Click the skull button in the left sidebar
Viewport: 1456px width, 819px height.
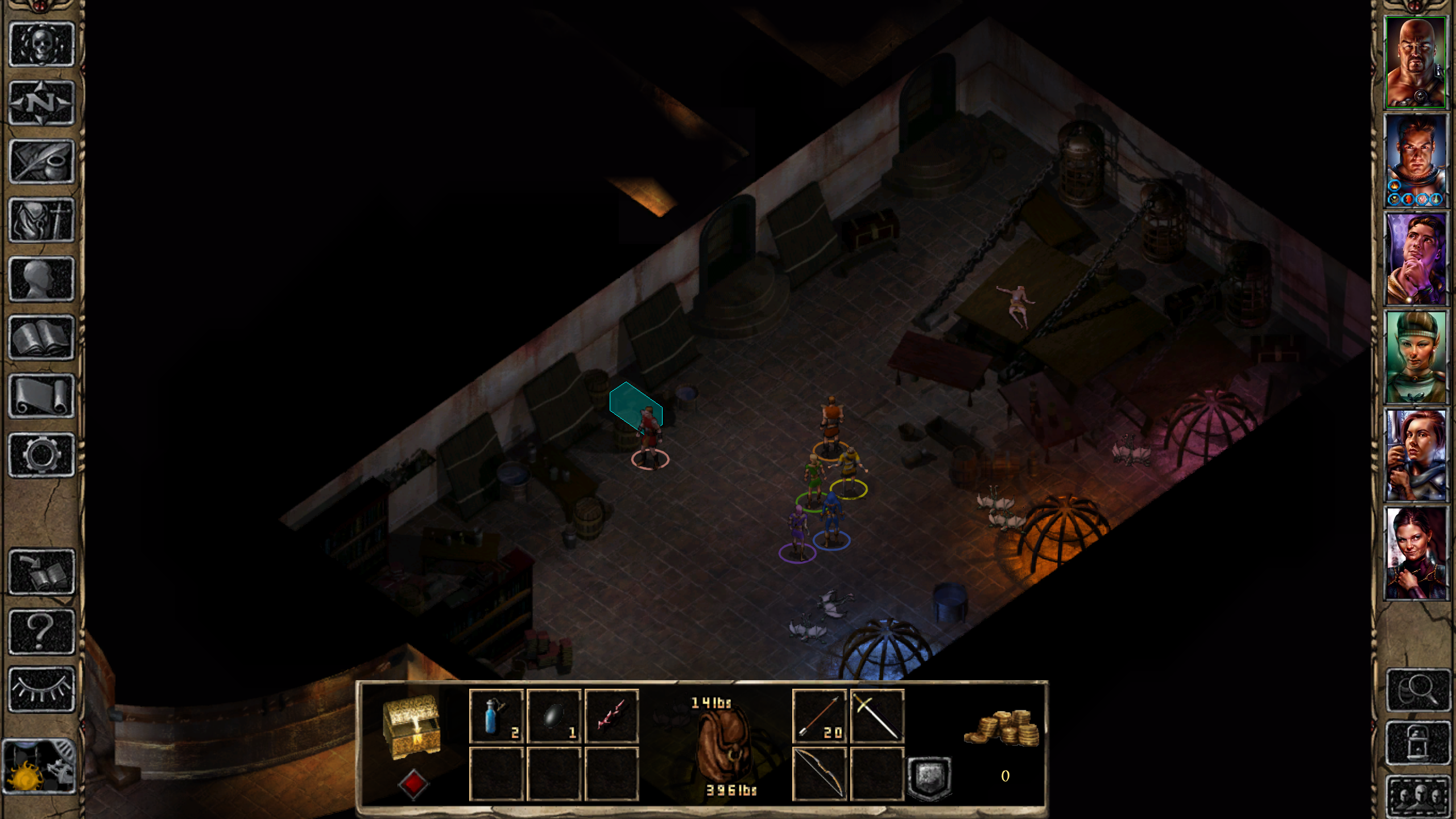click(42, 44)
